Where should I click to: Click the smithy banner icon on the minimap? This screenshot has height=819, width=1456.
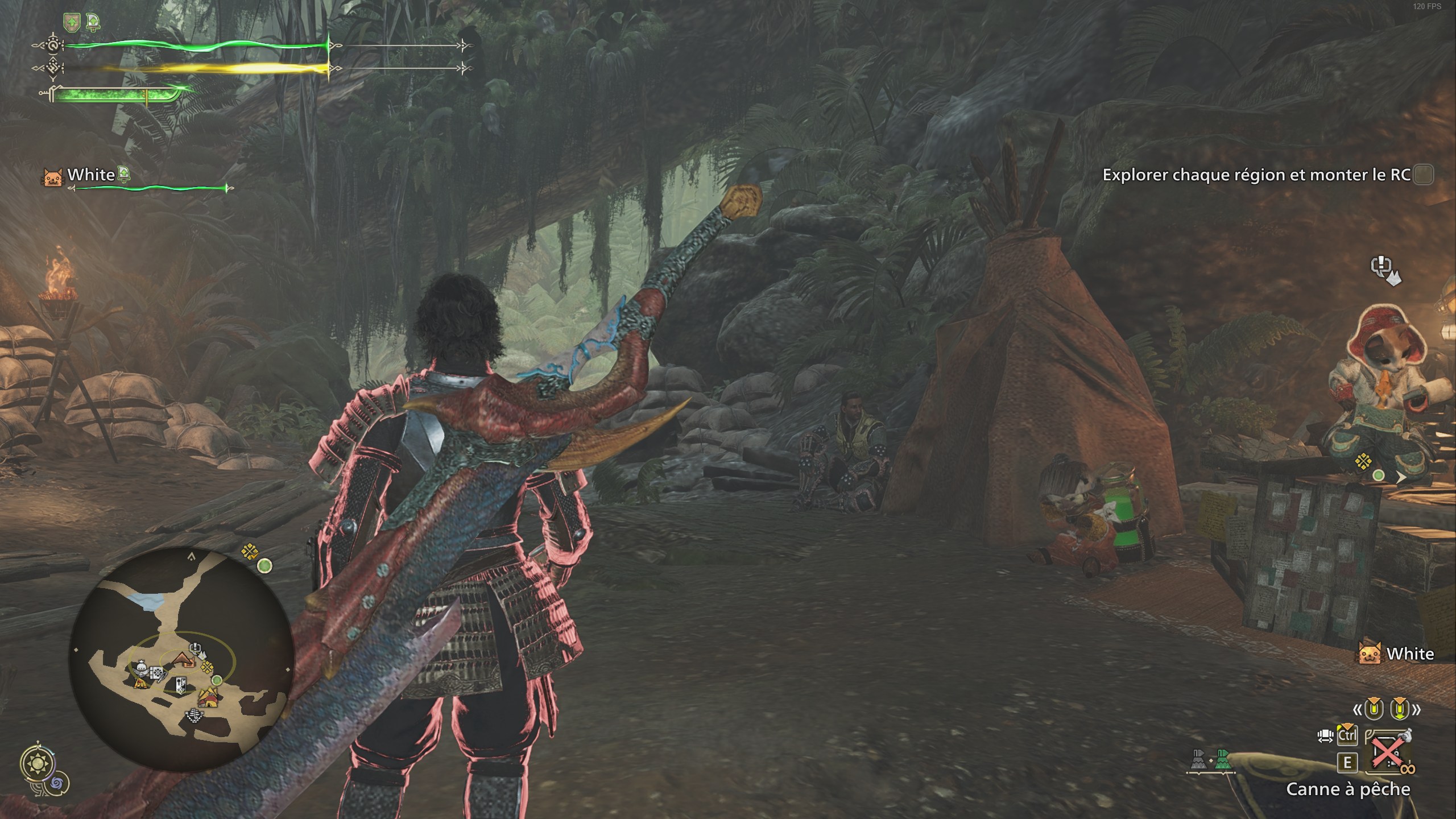point(181,685)
